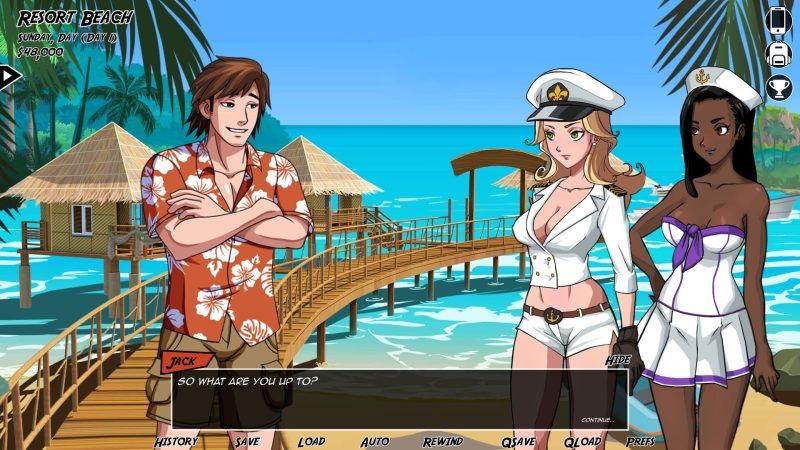Click the Save button
This screenshot has width=800, height=450.
tap(246, 441)
